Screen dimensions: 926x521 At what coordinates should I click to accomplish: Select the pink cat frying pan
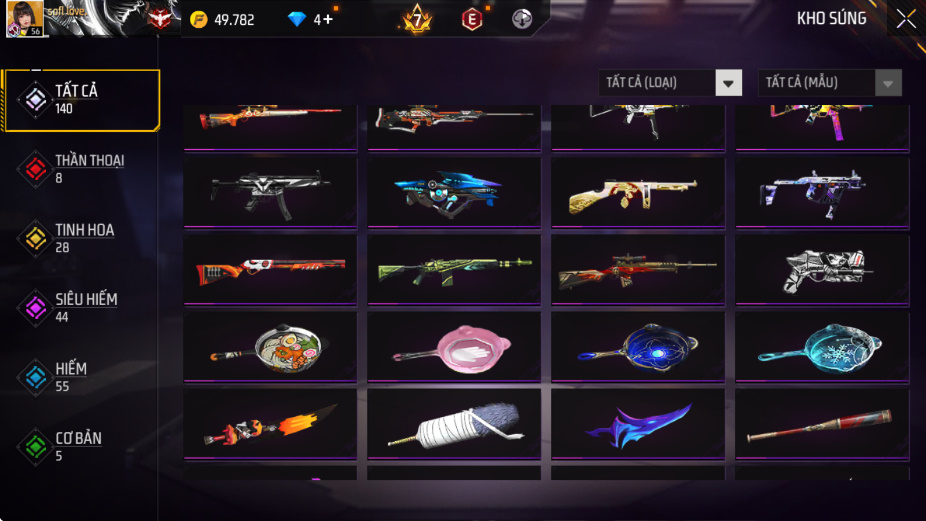(x=453, y=347)
